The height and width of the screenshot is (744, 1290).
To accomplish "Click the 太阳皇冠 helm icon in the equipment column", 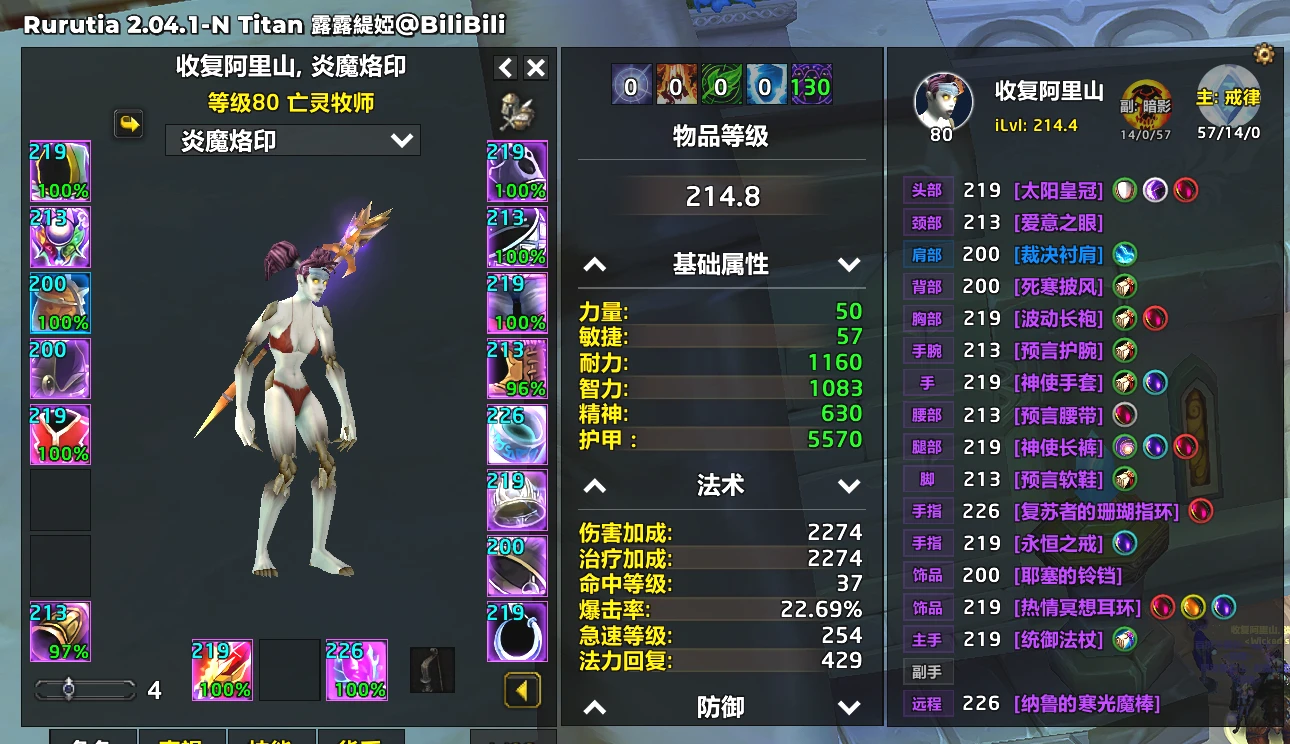I will (60, 170).
